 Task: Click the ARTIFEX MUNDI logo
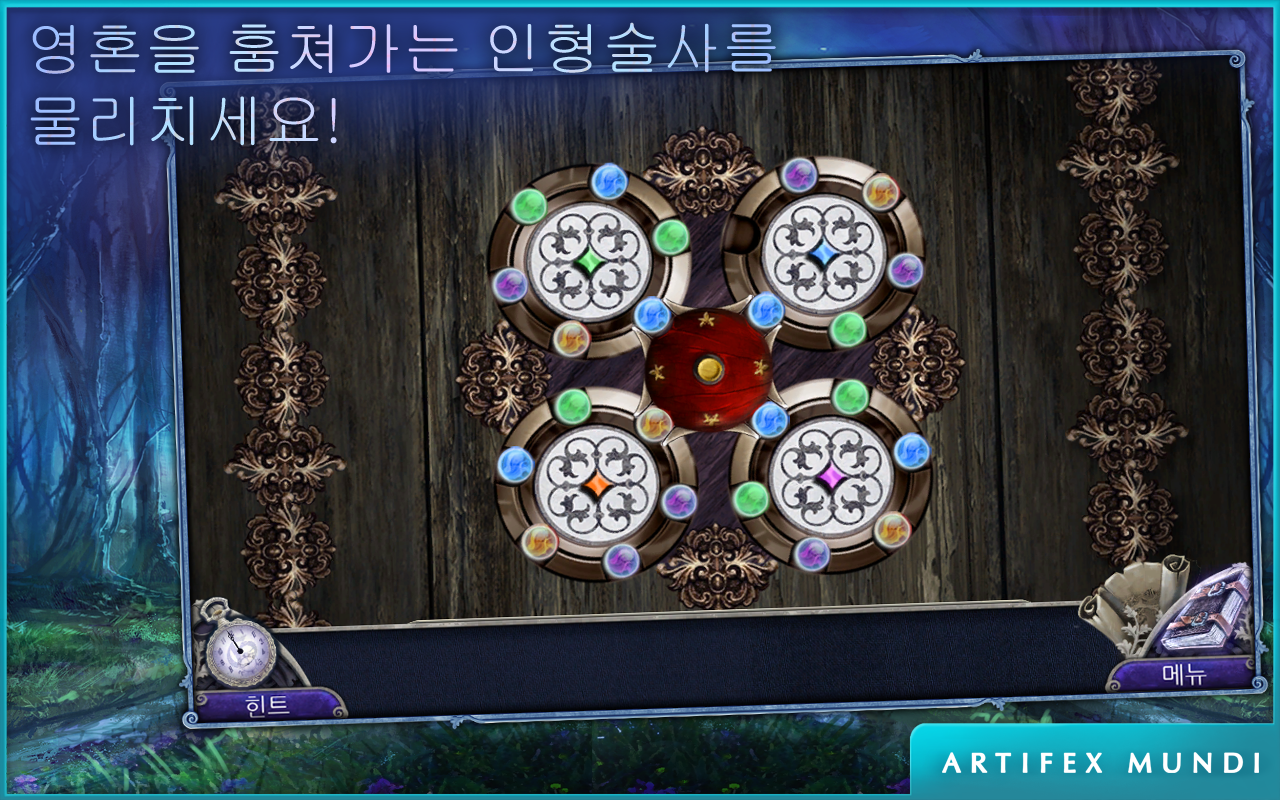1098,762
